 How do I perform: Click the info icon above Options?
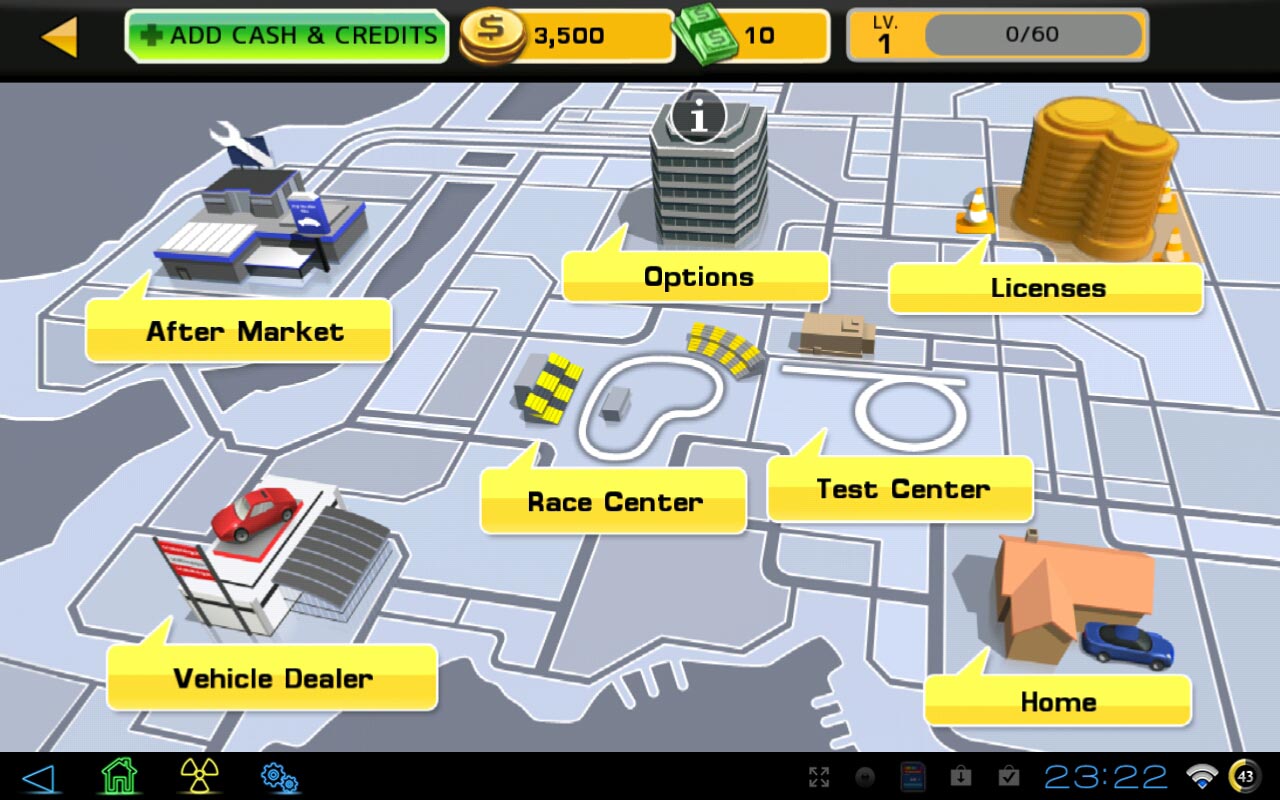tap(698, 117)
